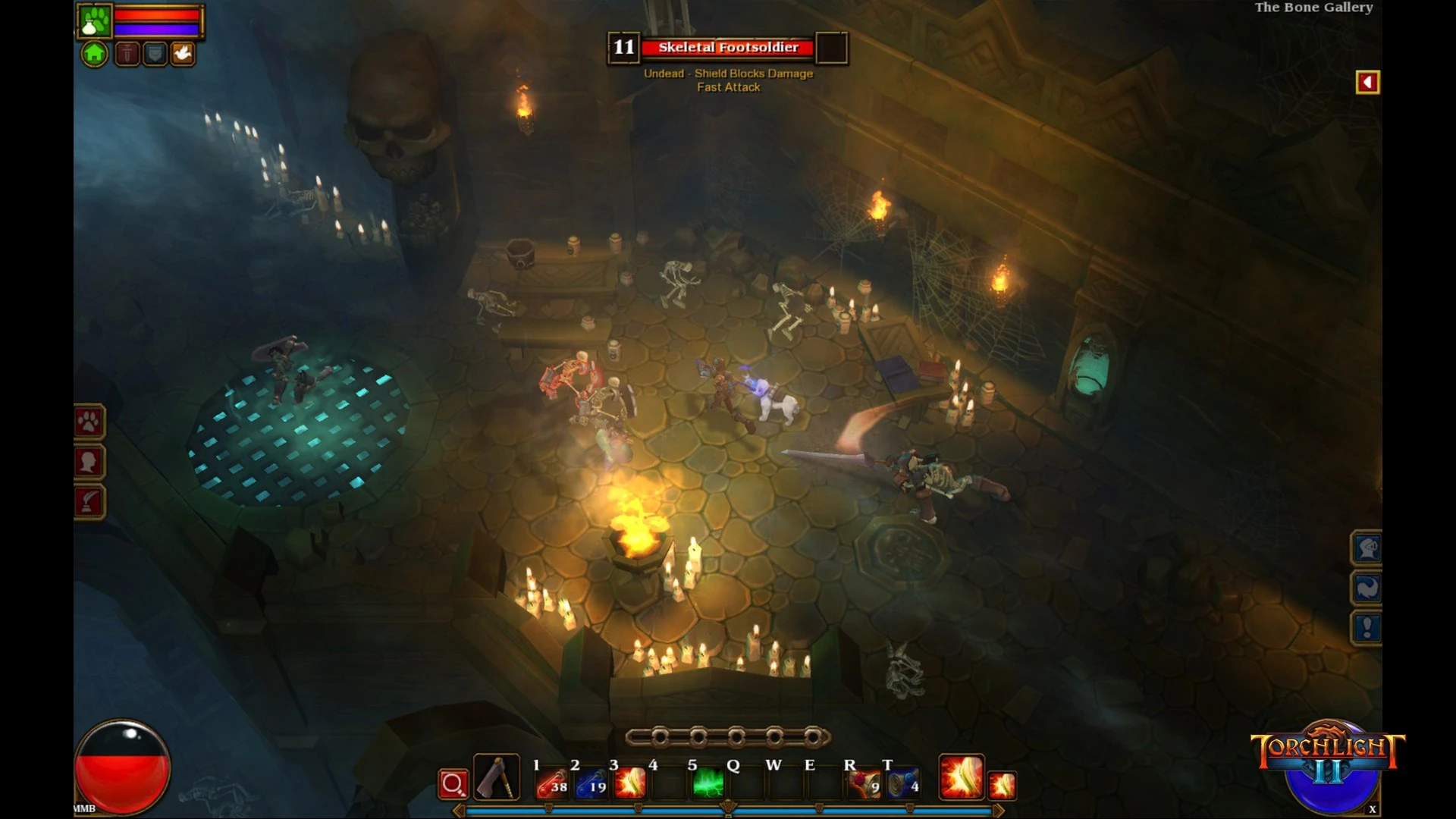This screenshot has width=1456, height=819.
Task: Open the exclamation mark quest button
Action: (1367, 628)
